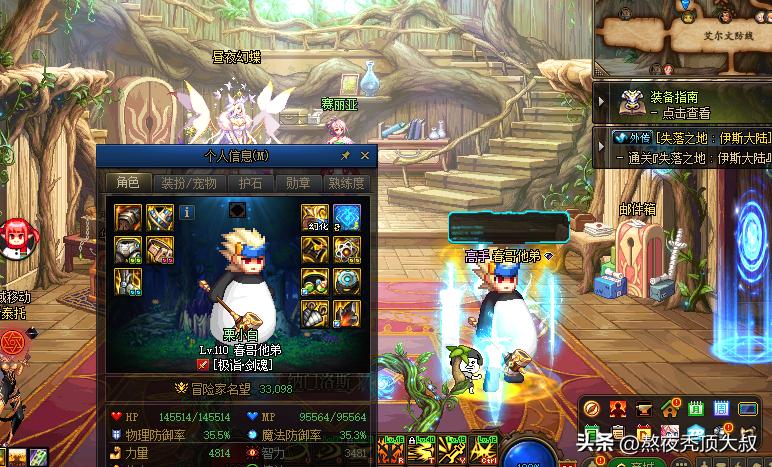Viewport: 772px width, 467px height.
Task: Close the 个人信息 character window
Action: click(x=365, y=156)
